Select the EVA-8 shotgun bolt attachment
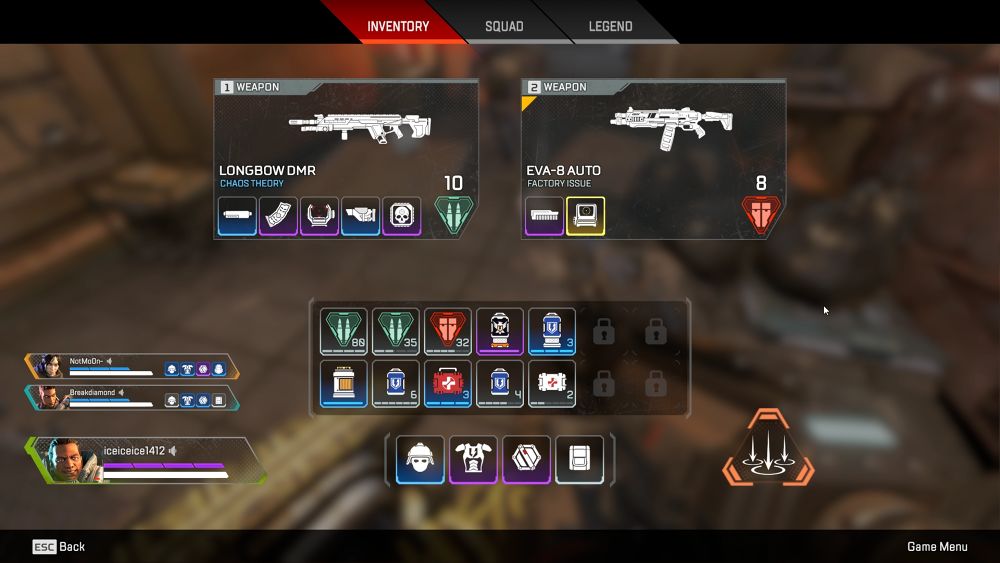This screenshot has width=1000, height=563. tap(545, 216)
